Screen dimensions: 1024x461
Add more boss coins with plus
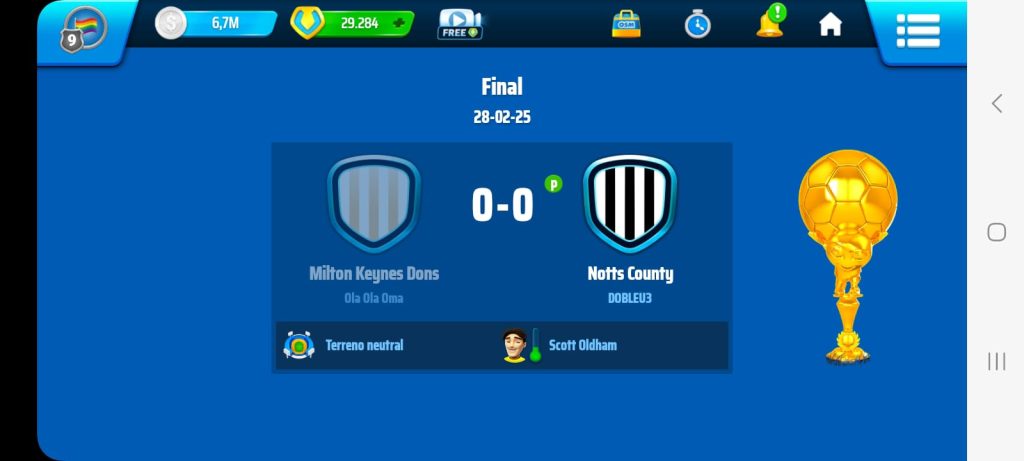pyautogui.click(x=400, y=23)
